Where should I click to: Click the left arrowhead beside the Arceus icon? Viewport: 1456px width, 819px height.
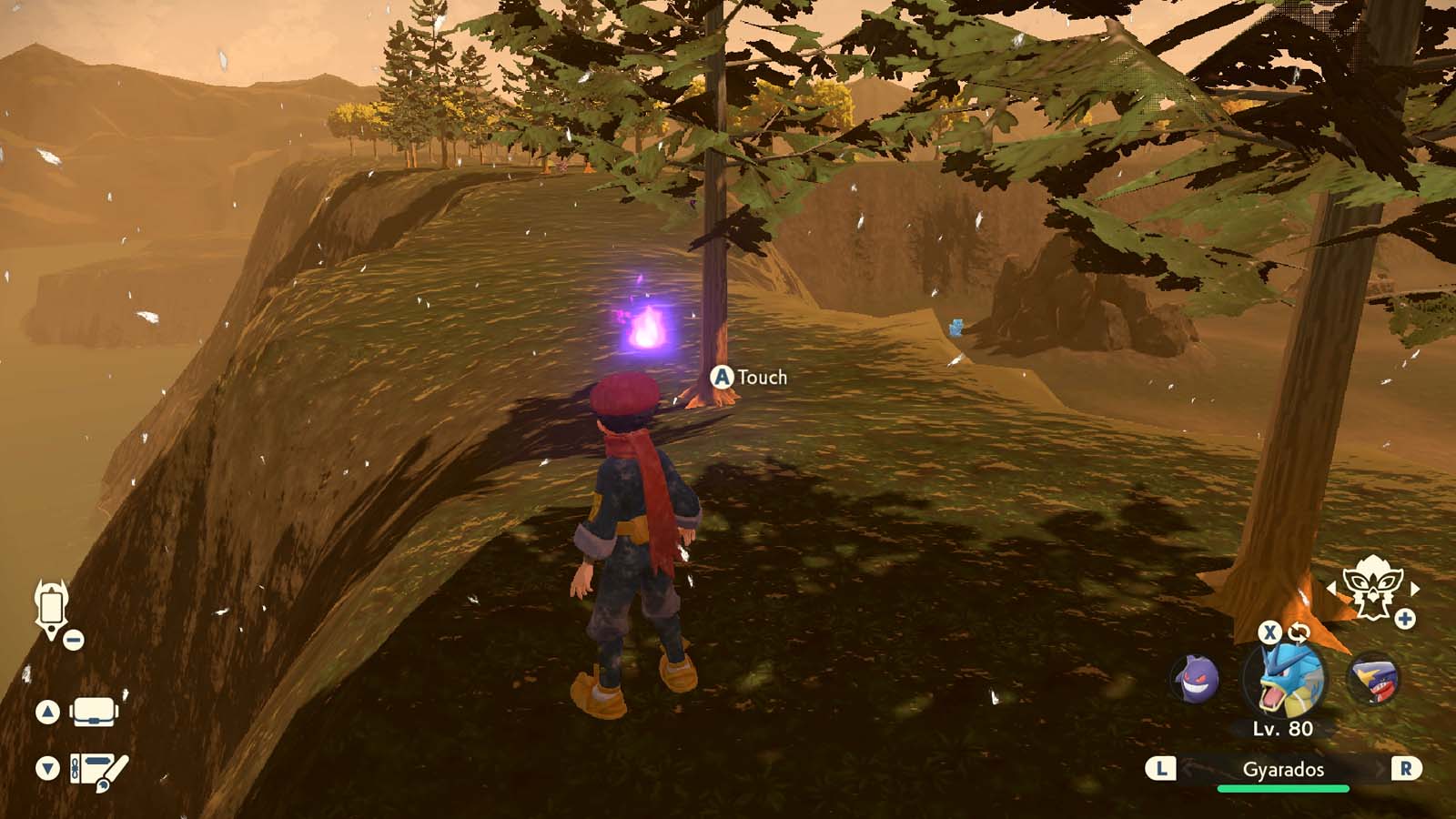point(1332,589)
